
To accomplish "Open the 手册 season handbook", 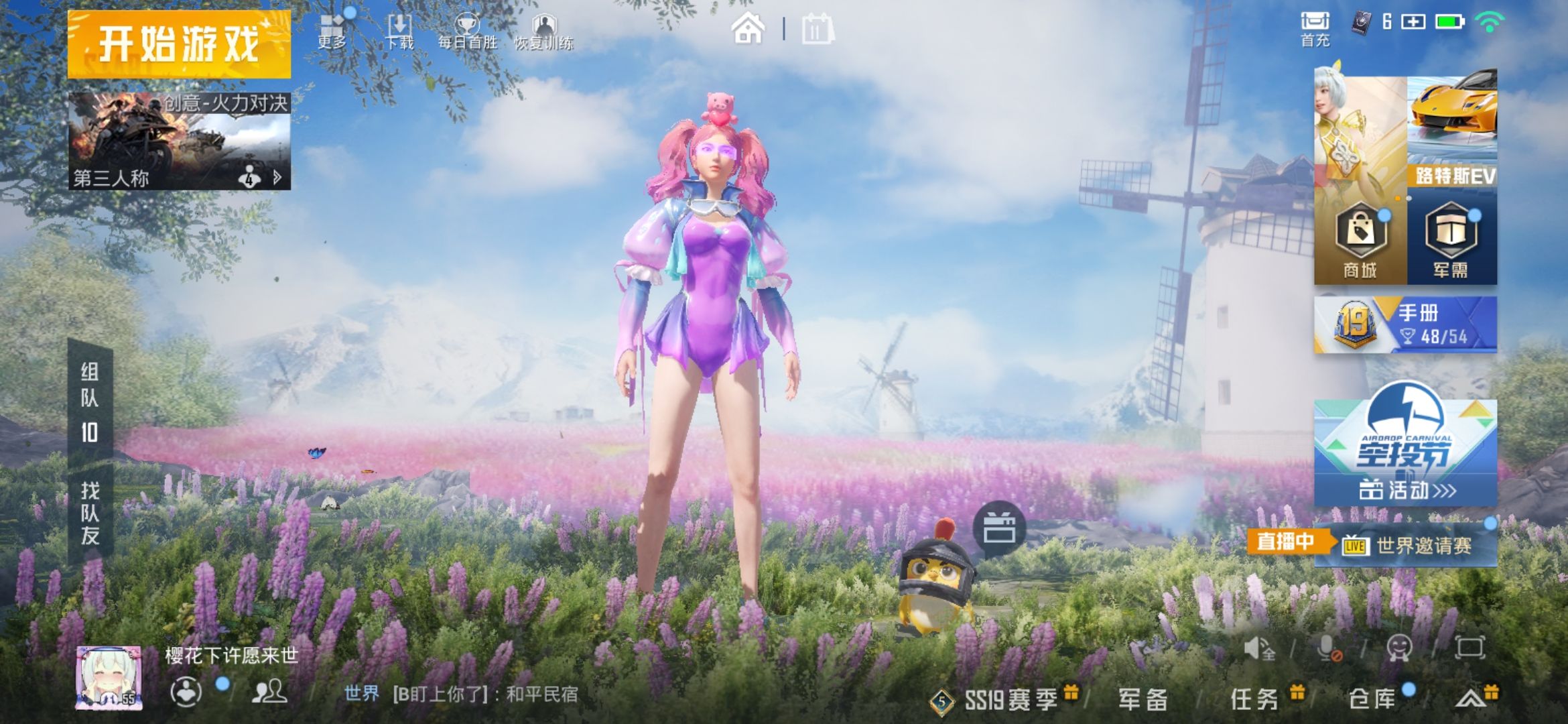I will tap(1405, 325).
